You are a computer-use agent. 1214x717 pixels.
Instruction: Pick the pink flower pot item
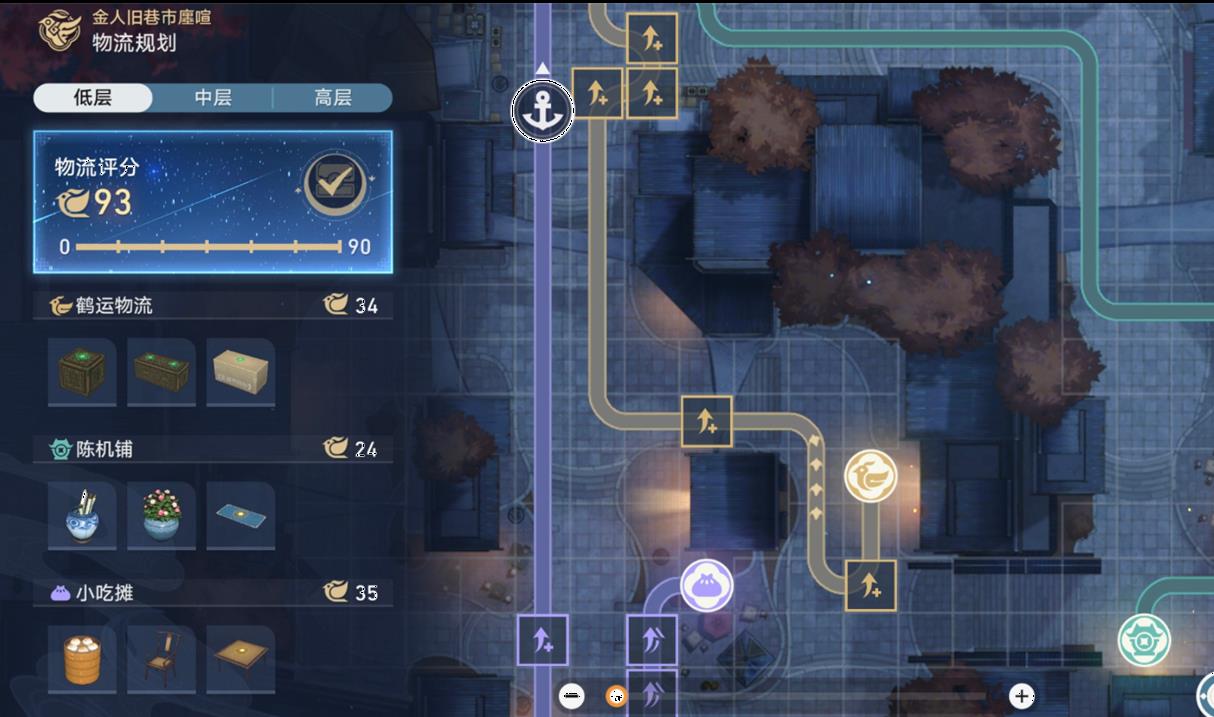161,516
